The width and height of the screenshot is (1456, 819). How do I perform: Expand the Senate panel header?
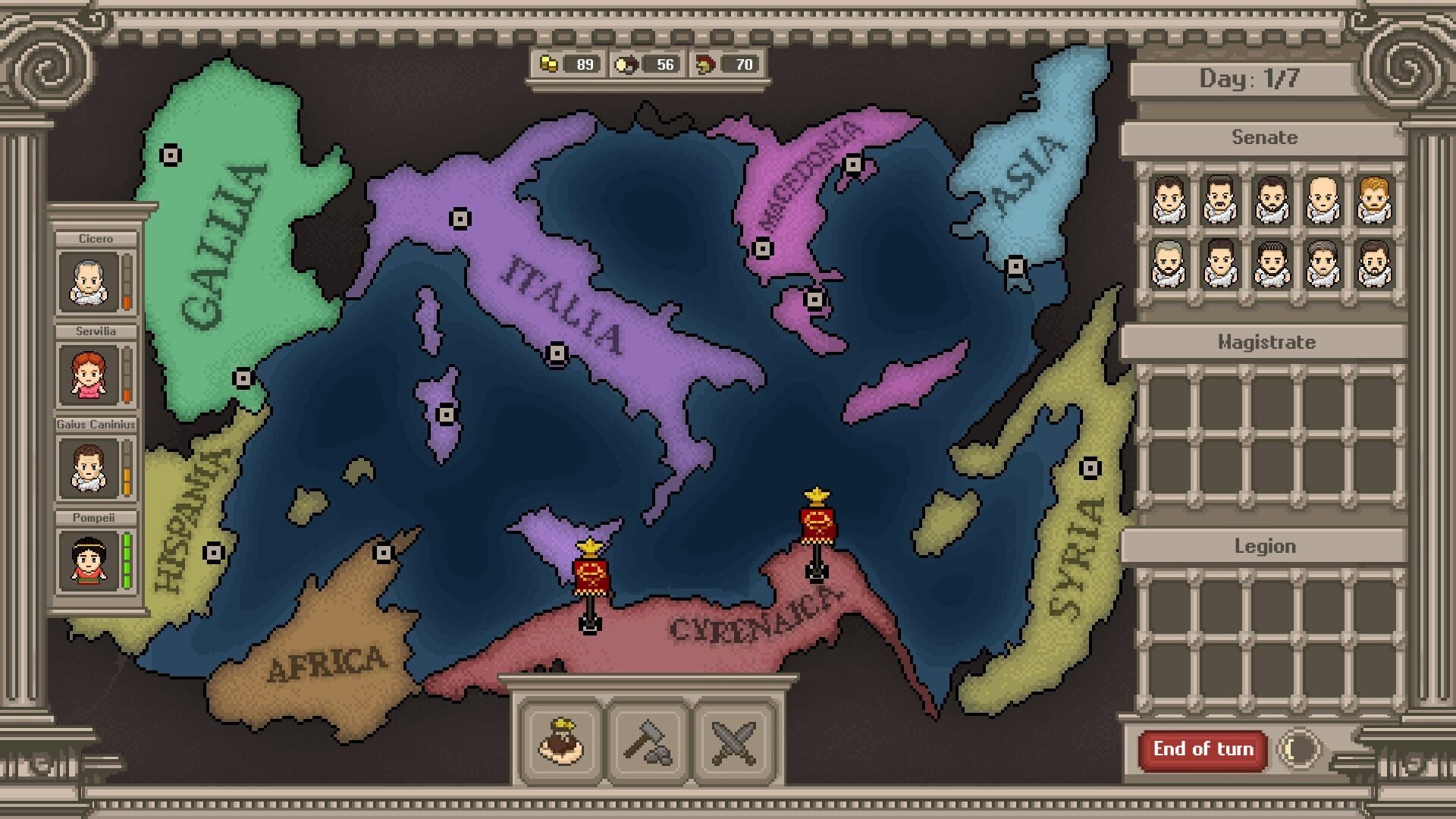coord(1266,137)
